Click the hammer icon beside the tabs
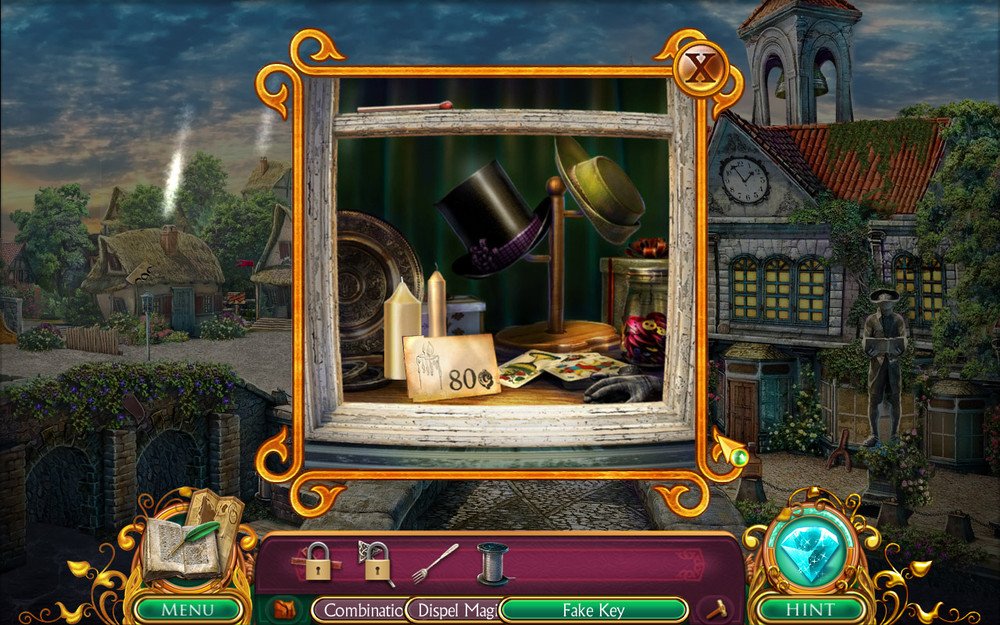Screen dimensions: 1000x625 [717, 609]
